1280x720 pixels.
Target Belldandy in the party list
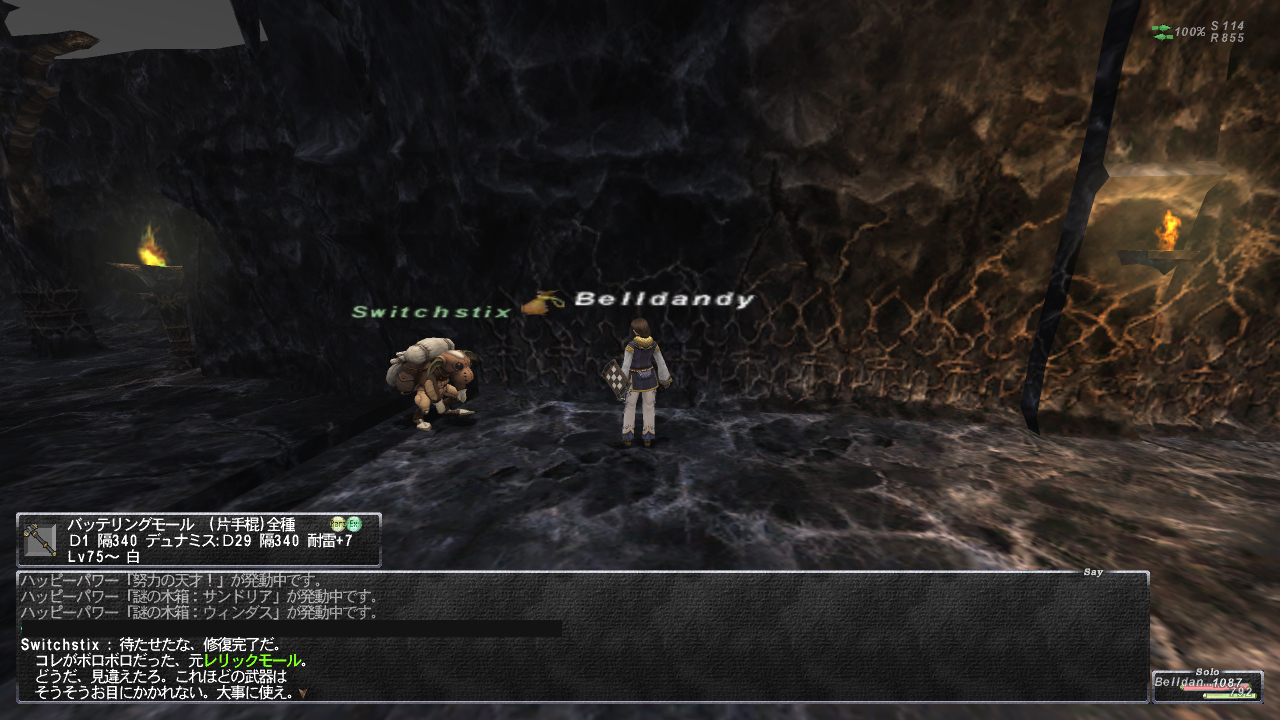pos(1206,686)
